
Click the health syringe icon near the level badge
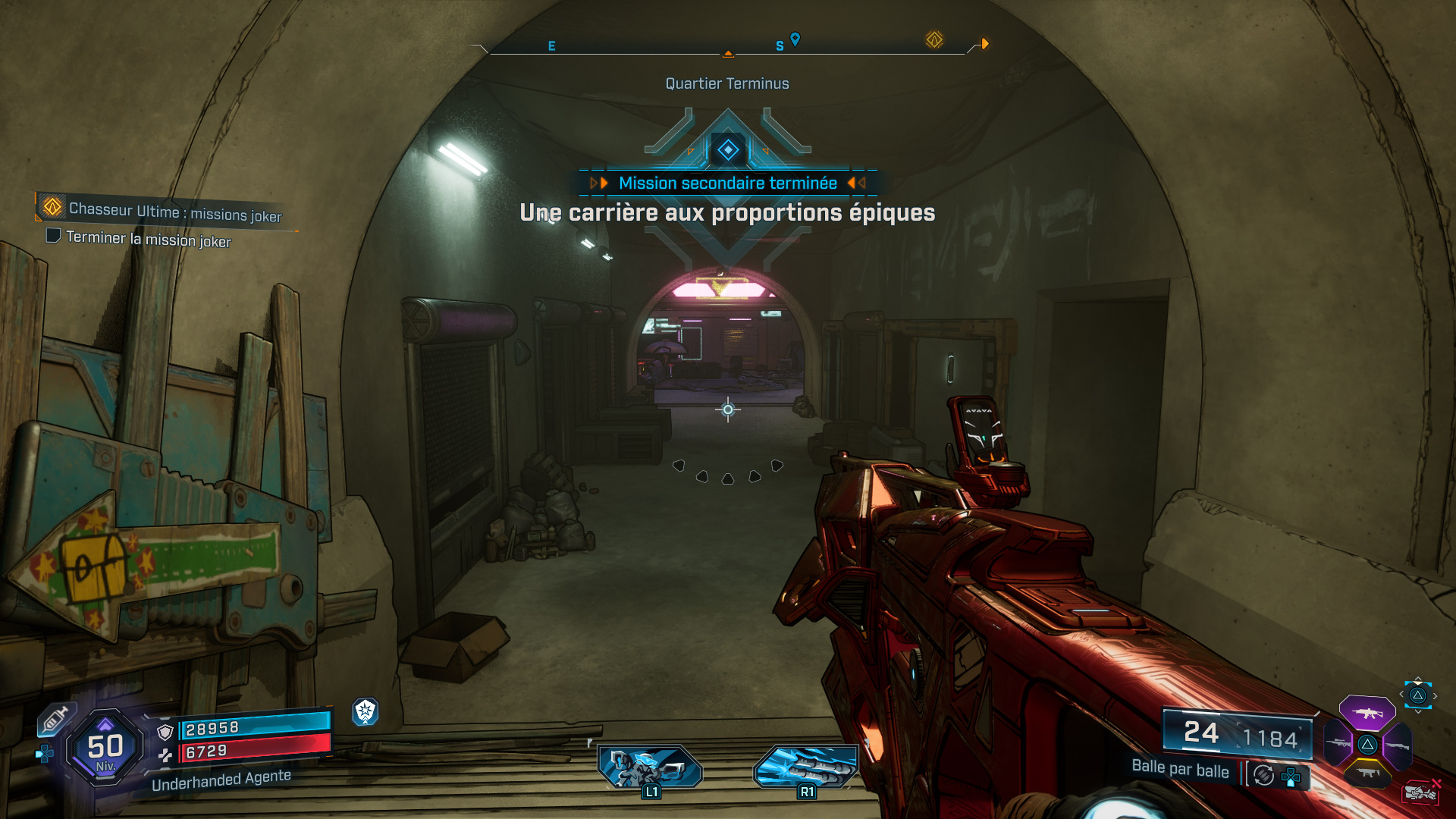55,718
